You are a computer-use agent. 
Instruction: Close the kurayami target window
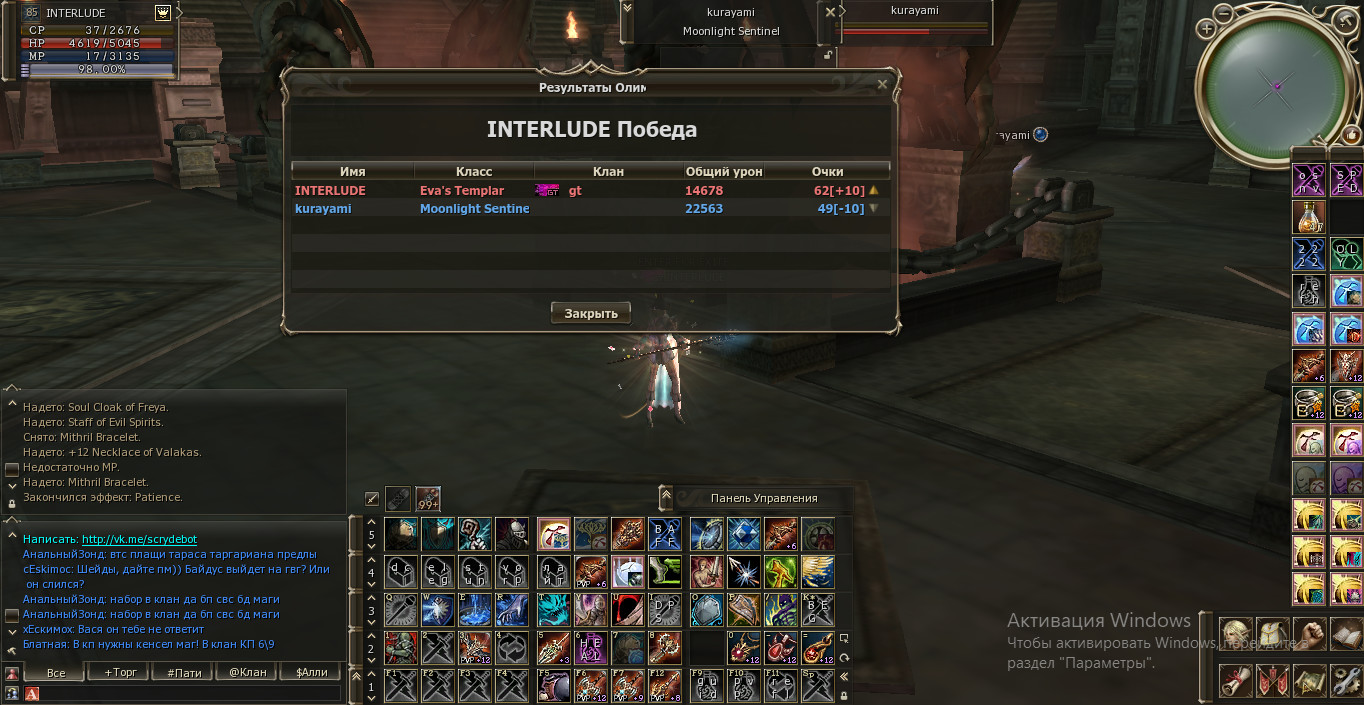(830, 13)
